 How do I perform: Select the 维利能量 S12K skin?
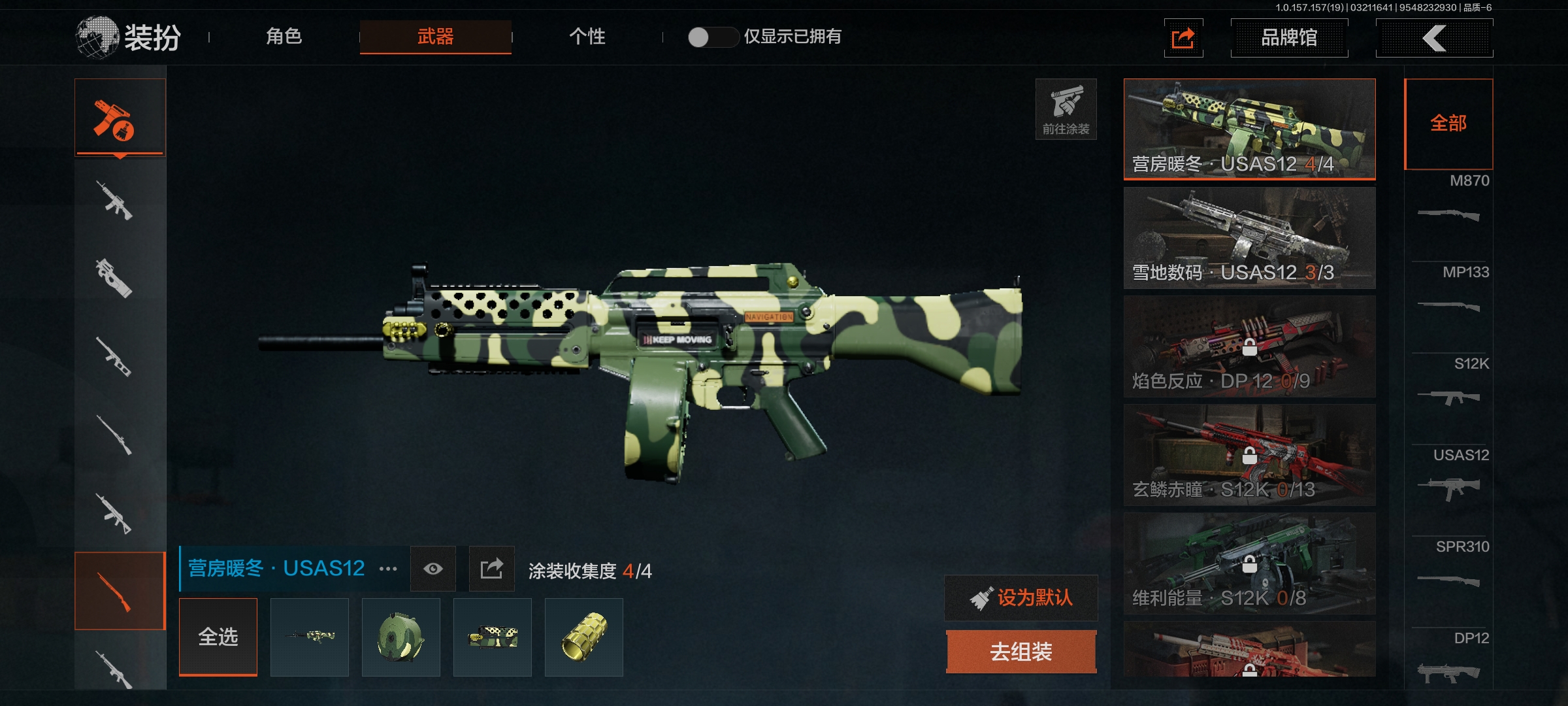[1249, 563]
